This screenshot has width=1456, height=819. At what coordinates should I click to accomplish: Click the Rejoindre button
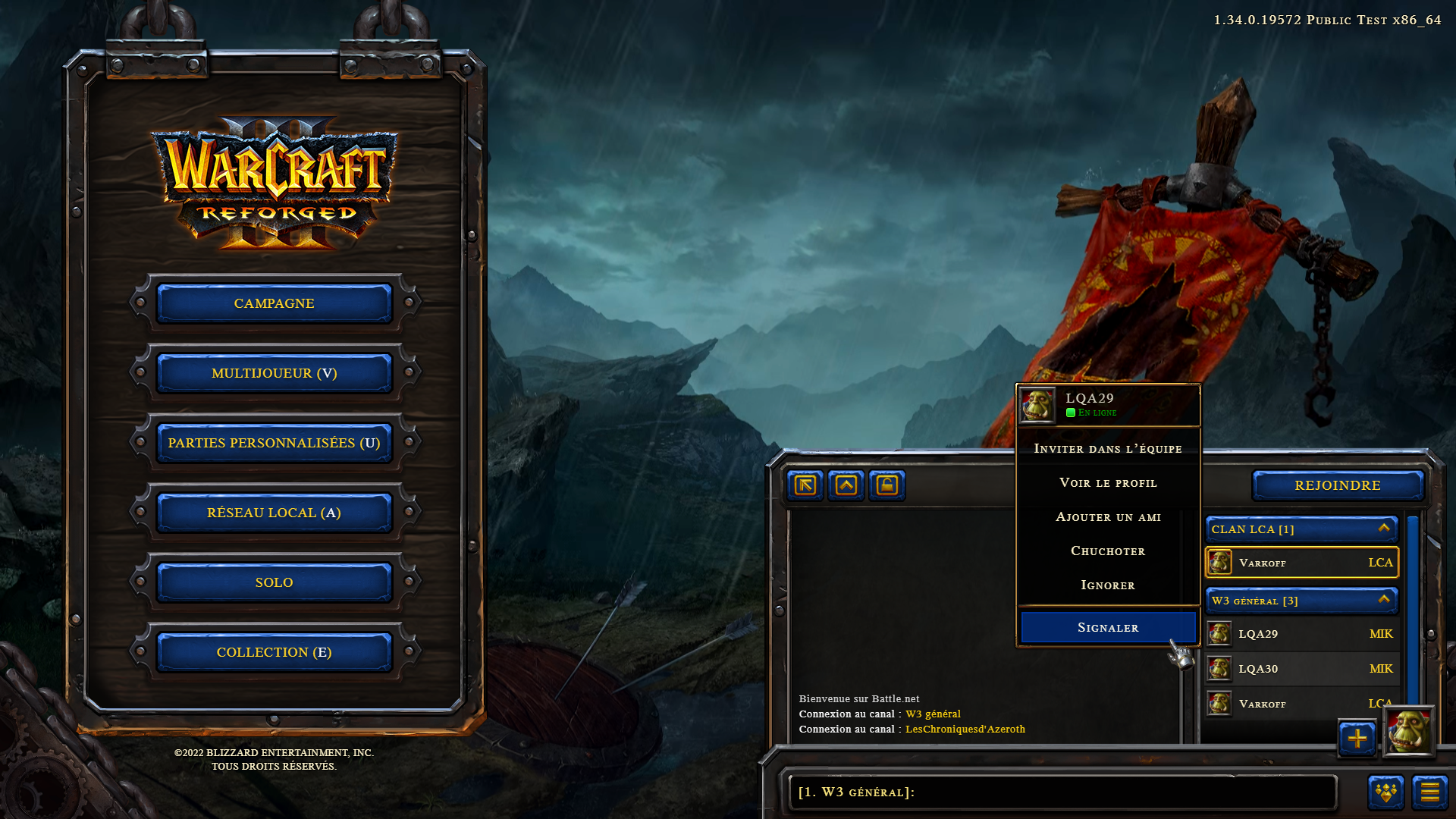[x=1337, y=485]
